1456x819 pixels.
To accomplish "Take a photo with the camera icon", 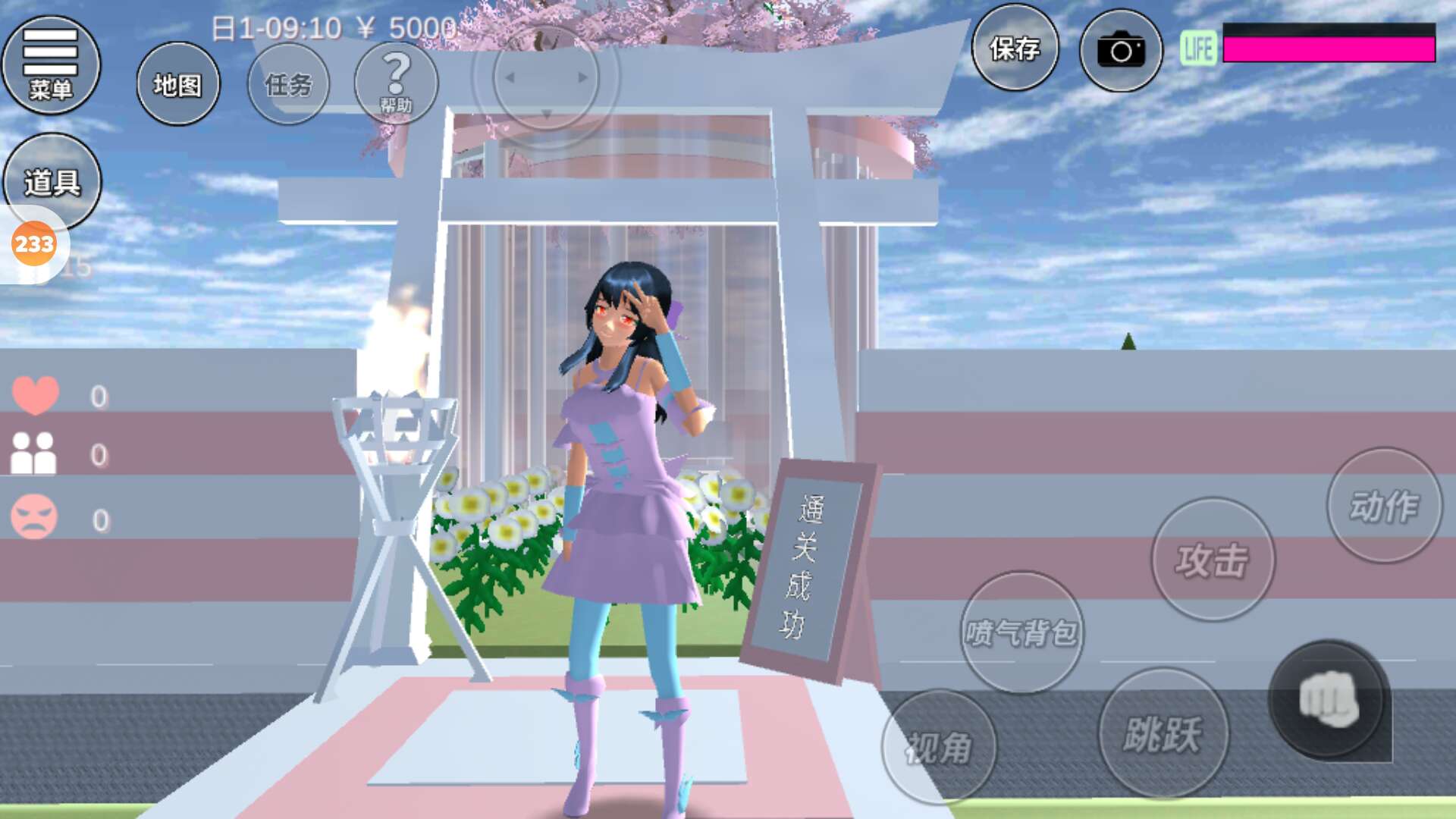I will pos(1121,51).
